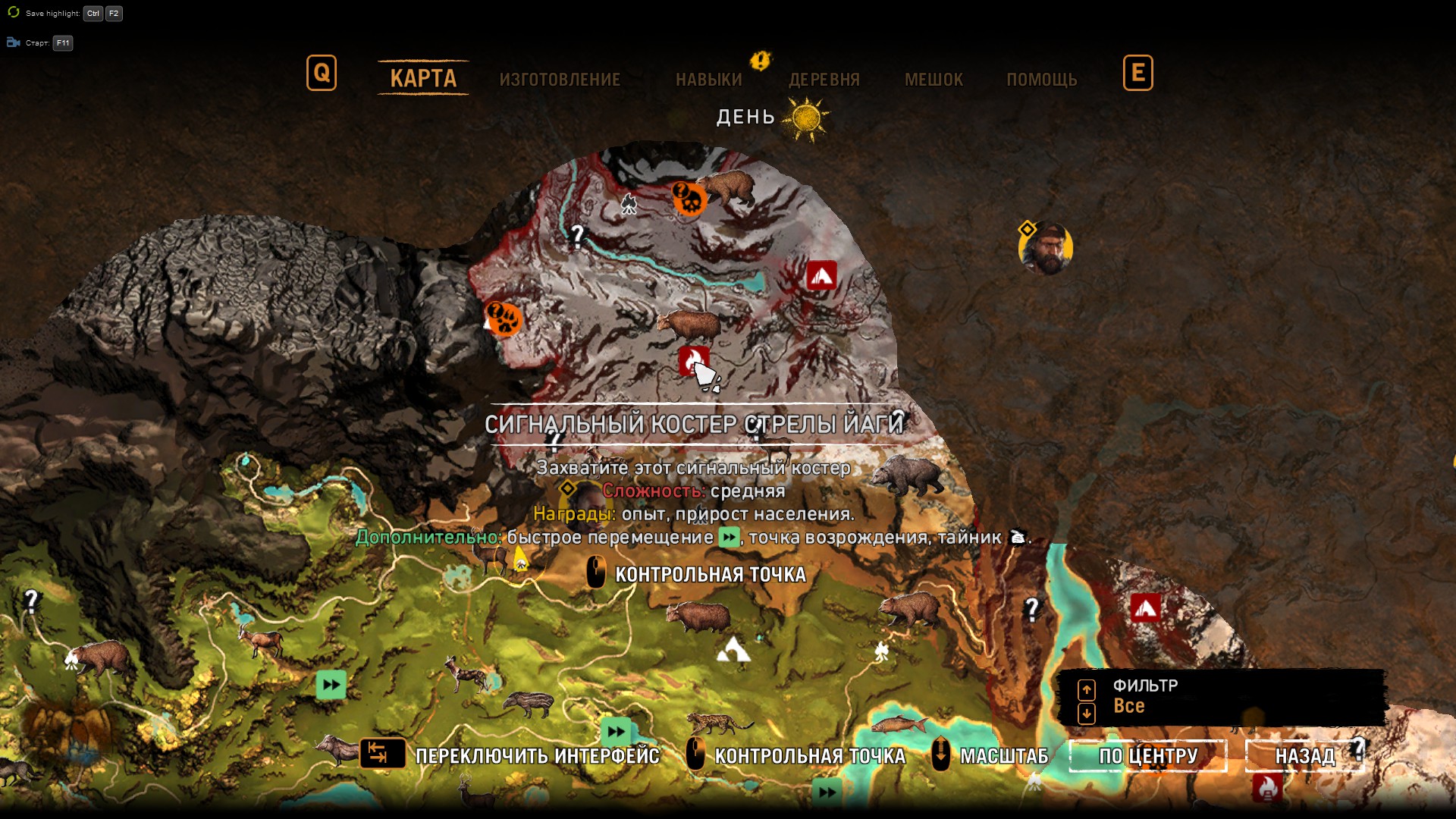Select the orange skull marker at the north
This screenshot has width=1456, height=819.
point(689,199)
